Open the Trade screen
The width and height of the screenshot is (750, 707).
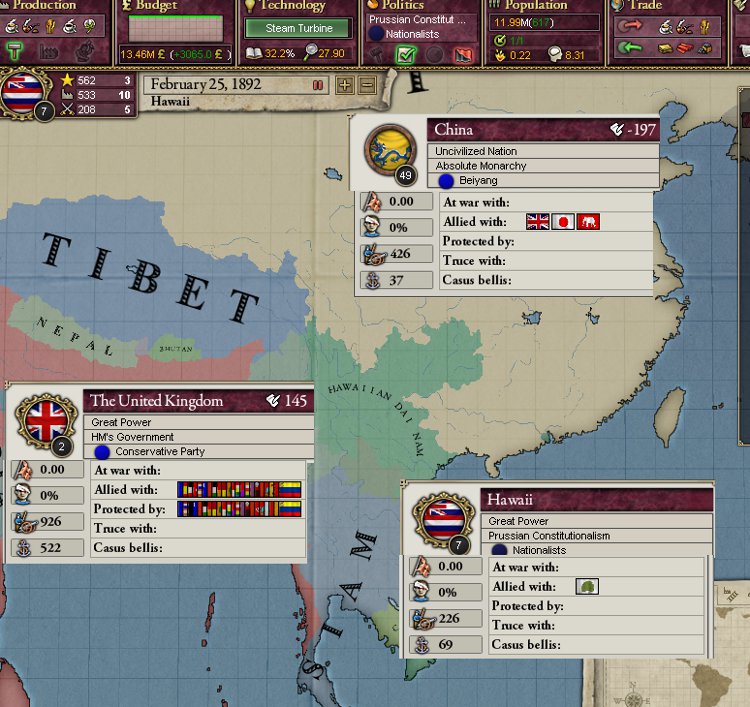645,6
